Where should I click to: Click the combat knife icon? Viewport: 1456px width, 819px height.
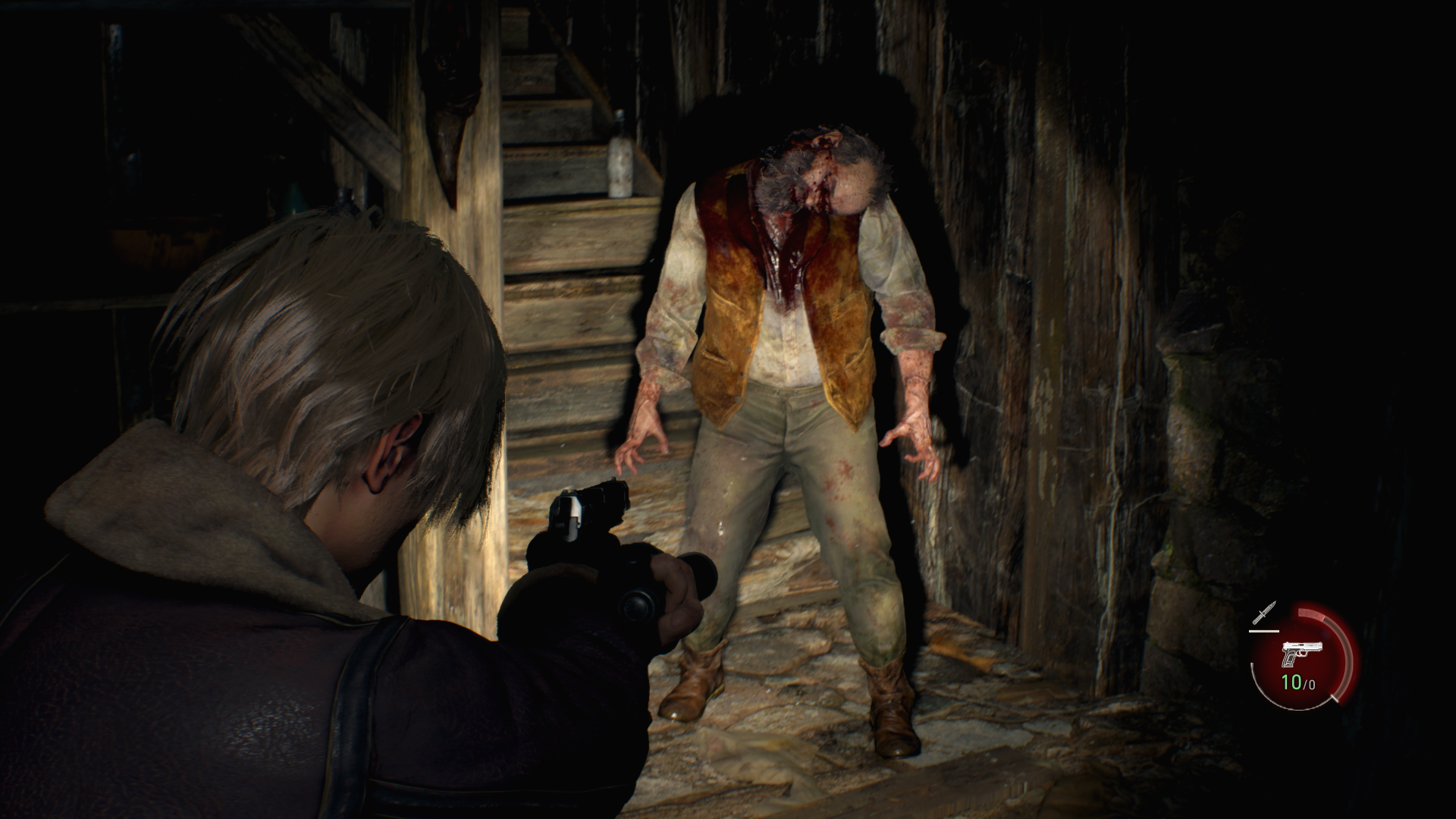click(x=1266, y=612)
